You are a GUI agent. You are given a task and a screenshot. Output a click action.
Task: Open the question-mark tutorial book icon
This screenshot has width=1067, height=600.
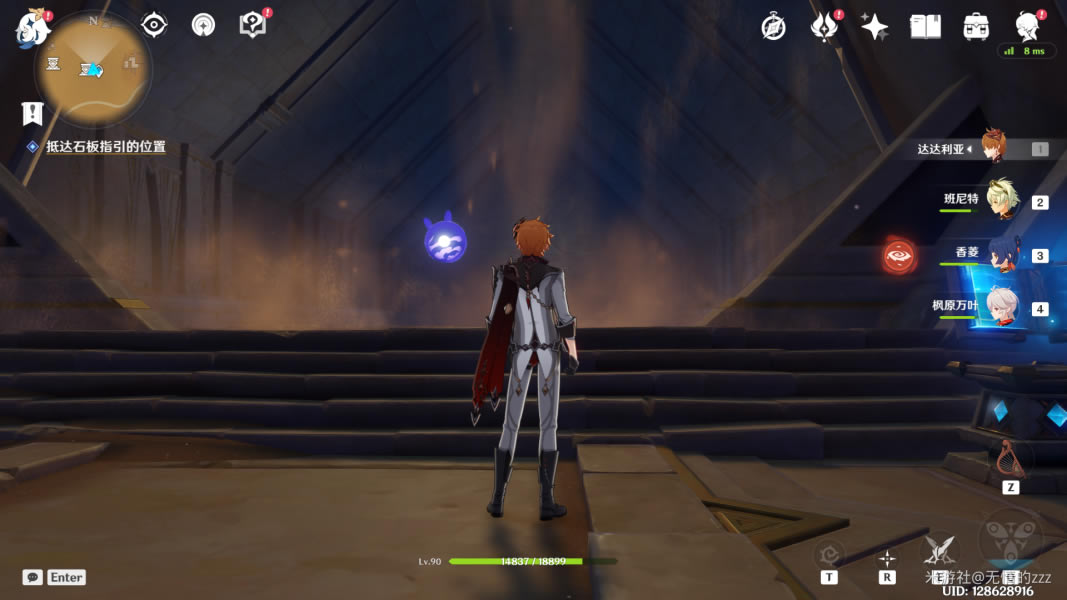click(x=253, y=25)
